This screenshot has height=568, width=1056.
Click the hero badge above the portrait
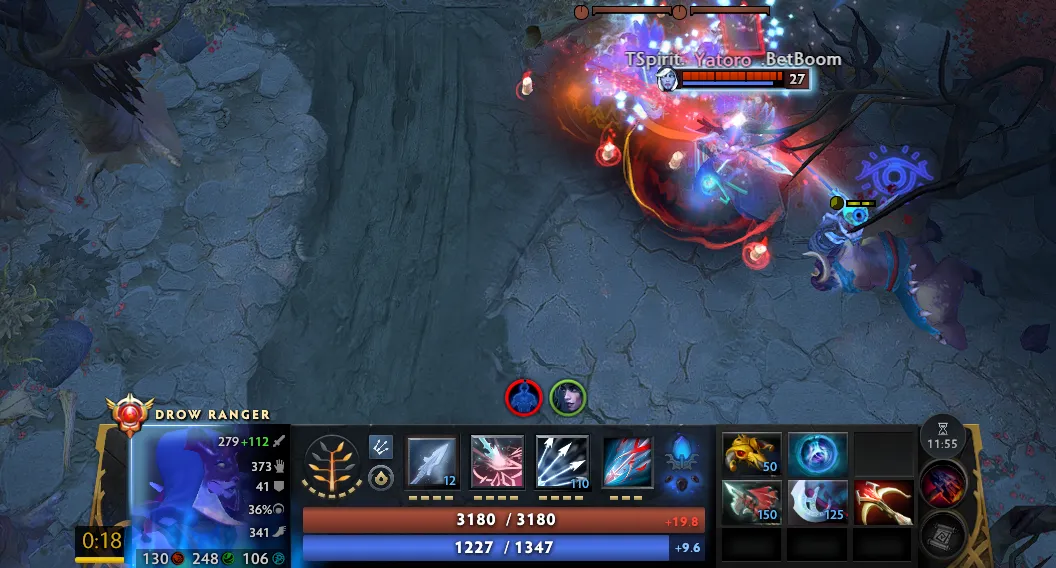[x=131, y=414]
